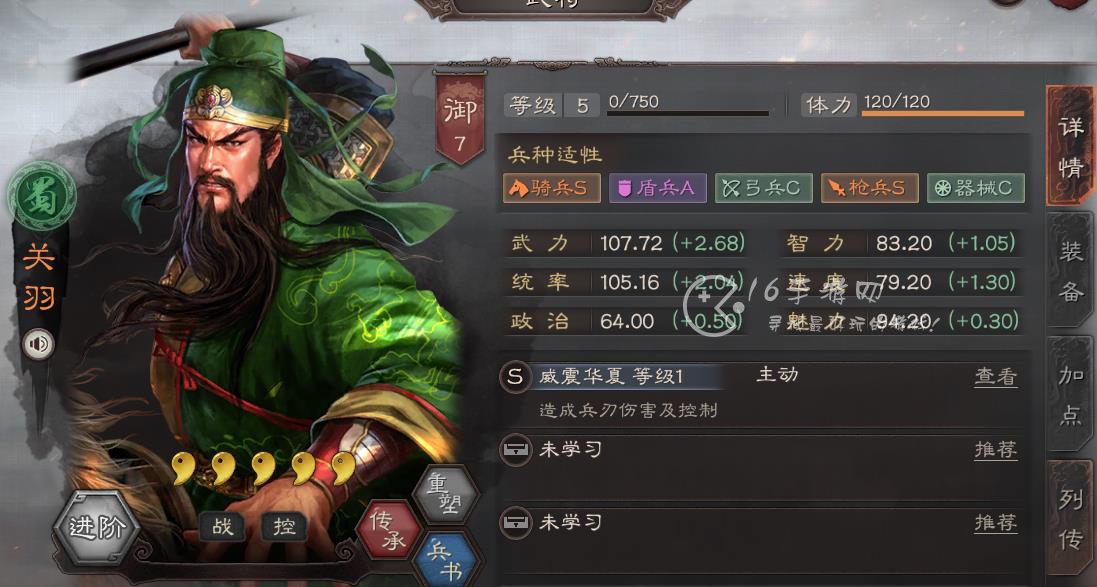Select the 加点 attribute points tab

pos(1070,395)
